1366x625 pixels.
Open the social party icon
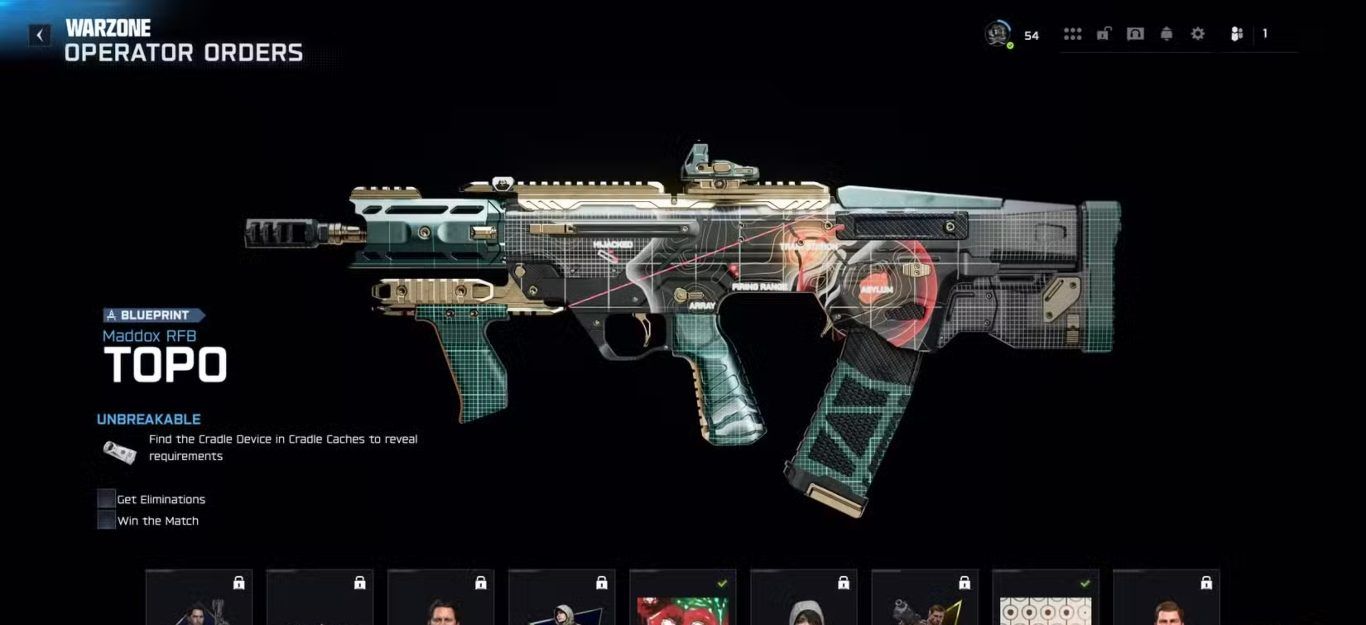[x=1237, y=34]
